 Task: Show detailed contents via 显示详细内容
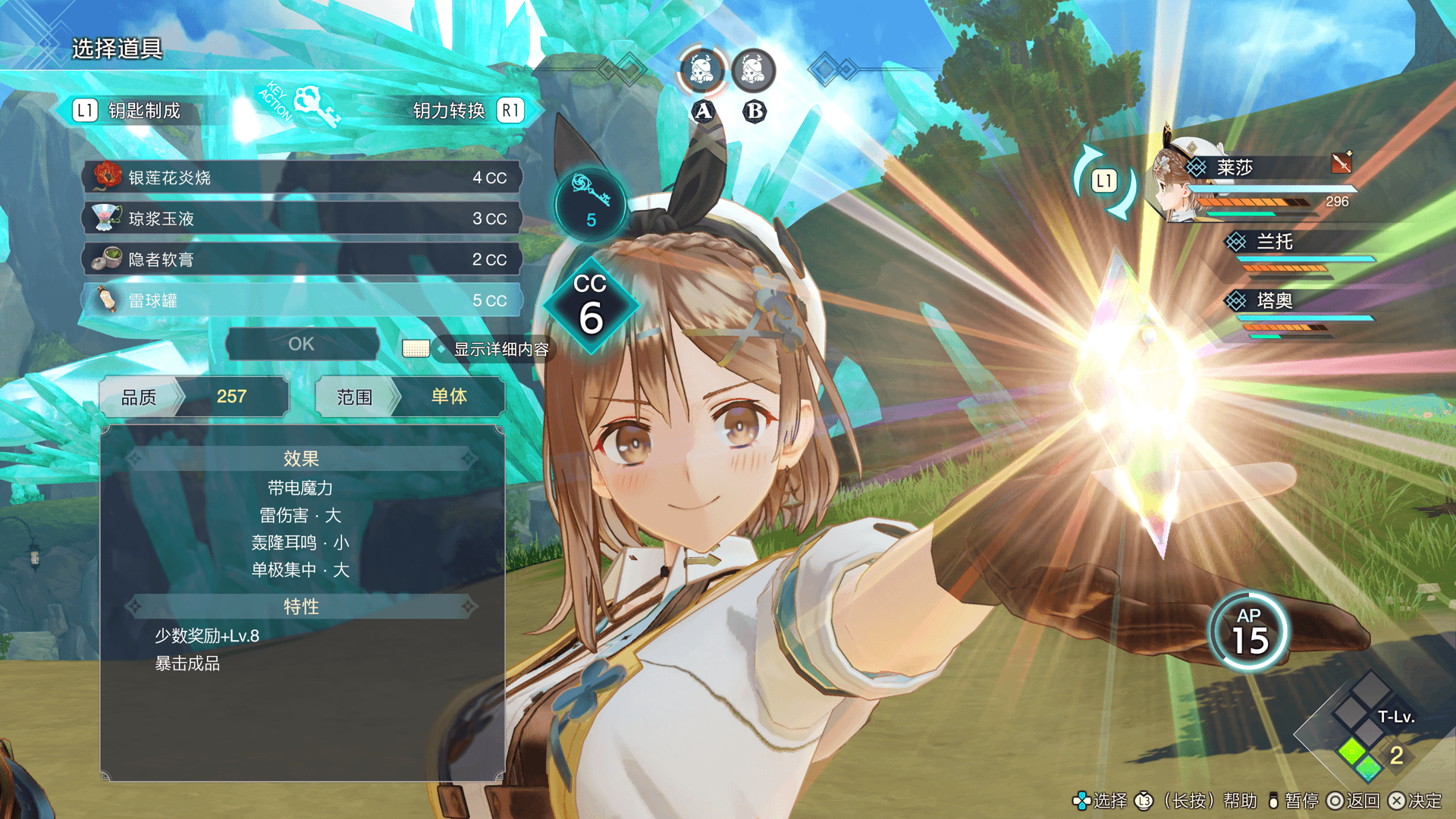pyautogui.click(x=500, y=349)
